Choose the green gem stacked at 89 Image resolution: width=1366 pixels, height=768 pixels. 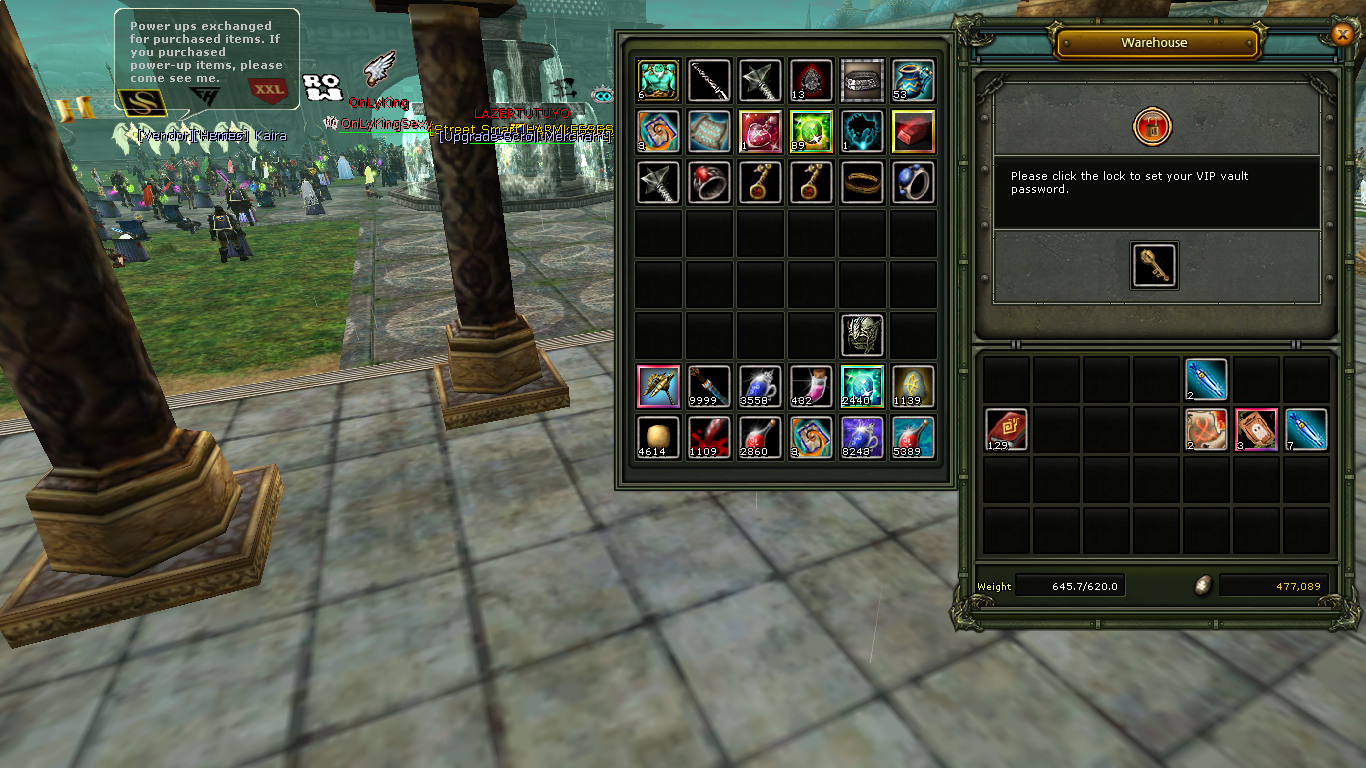[x=811, y=131]
